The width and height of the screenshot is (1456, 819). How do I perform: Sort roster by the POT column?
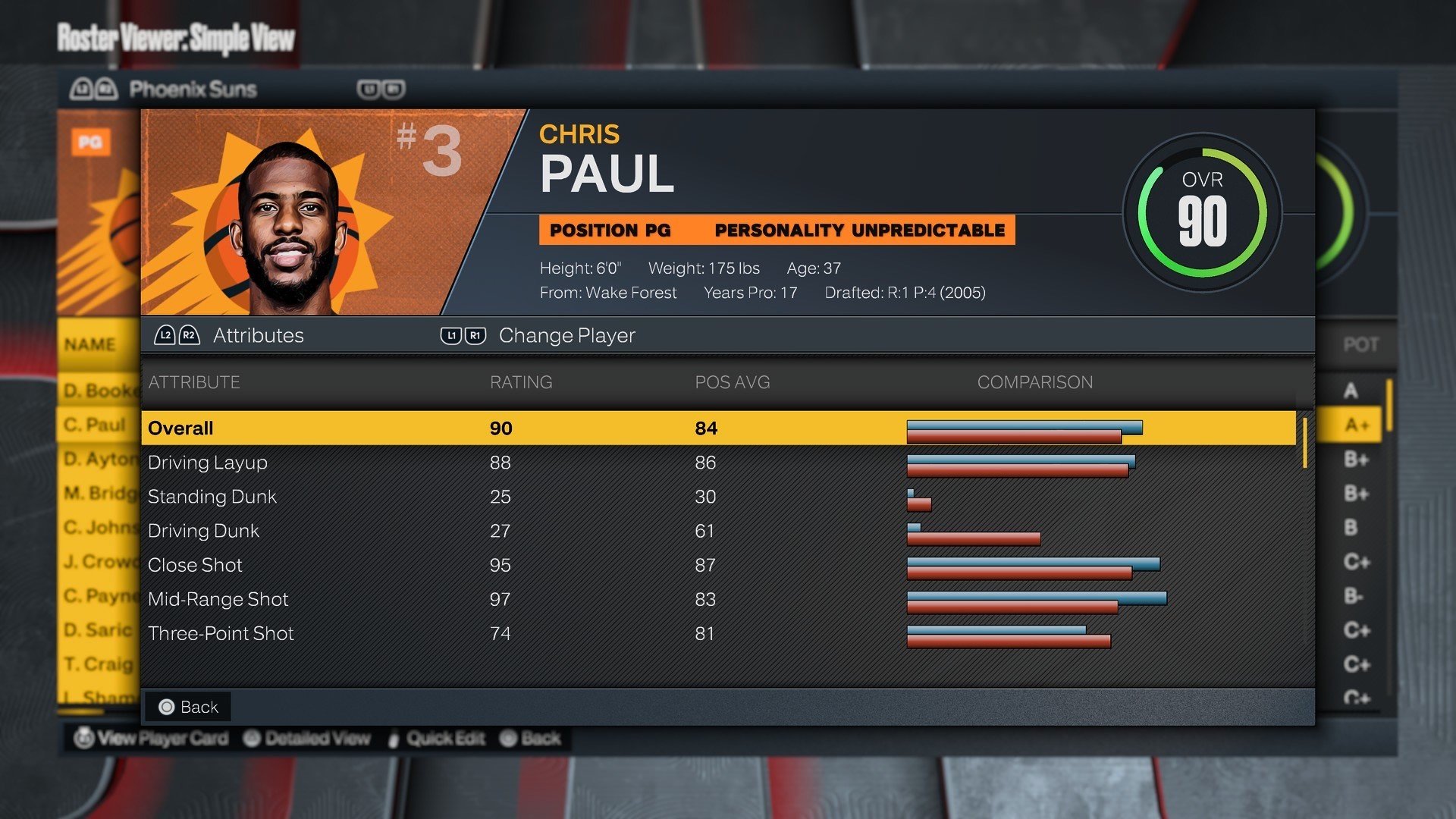pyautogui.click(x=1360, y=345)
